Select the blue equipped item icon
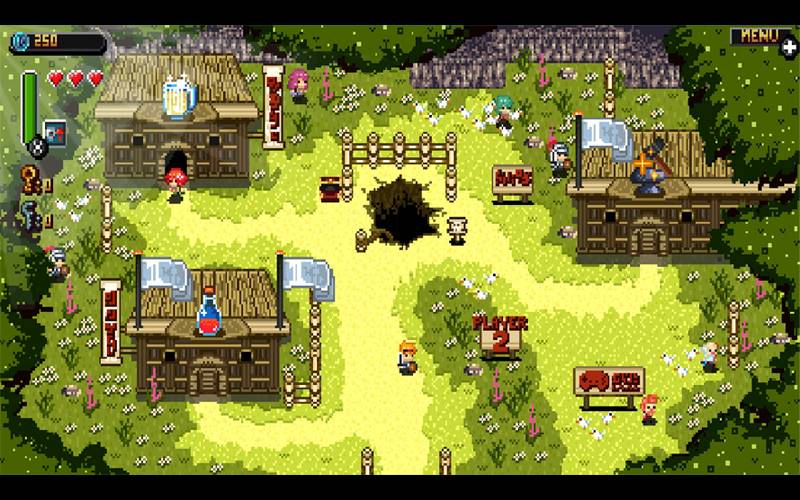This screenshot has height=500, width=800. (55, 131)
